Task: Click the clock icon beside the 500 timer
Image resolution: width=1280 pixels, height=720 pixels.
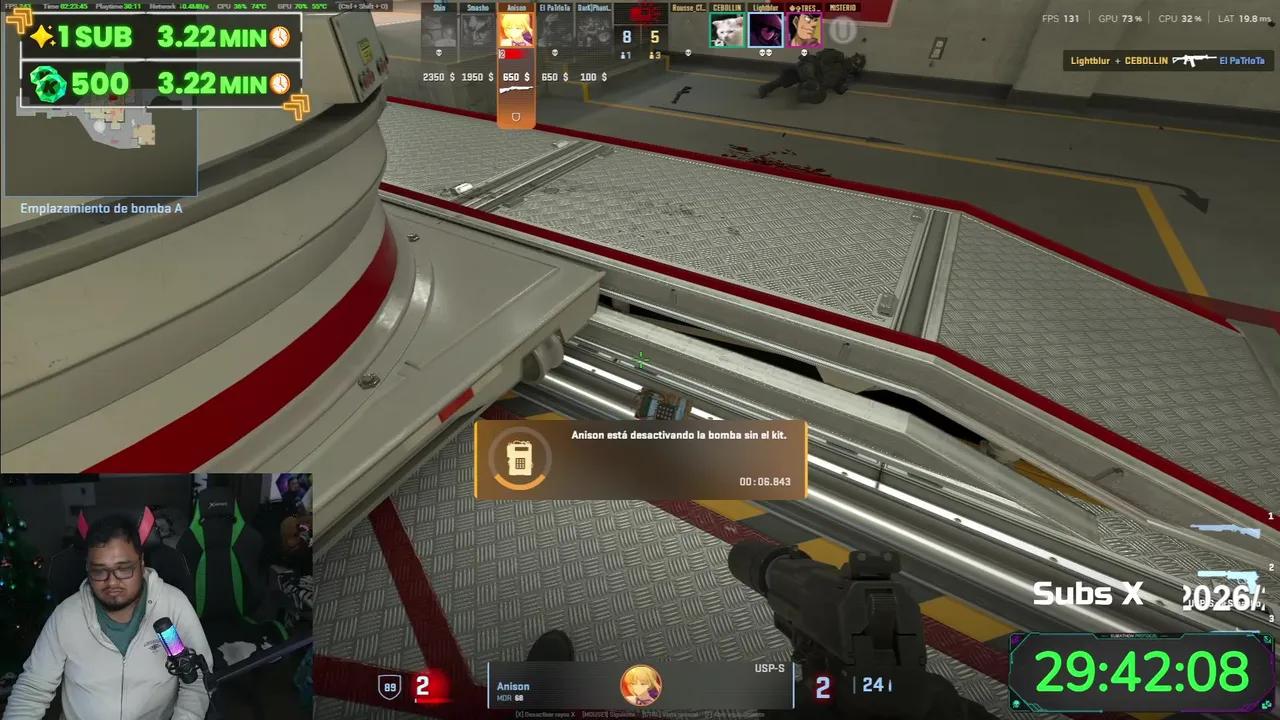Action: coord(280,84)
